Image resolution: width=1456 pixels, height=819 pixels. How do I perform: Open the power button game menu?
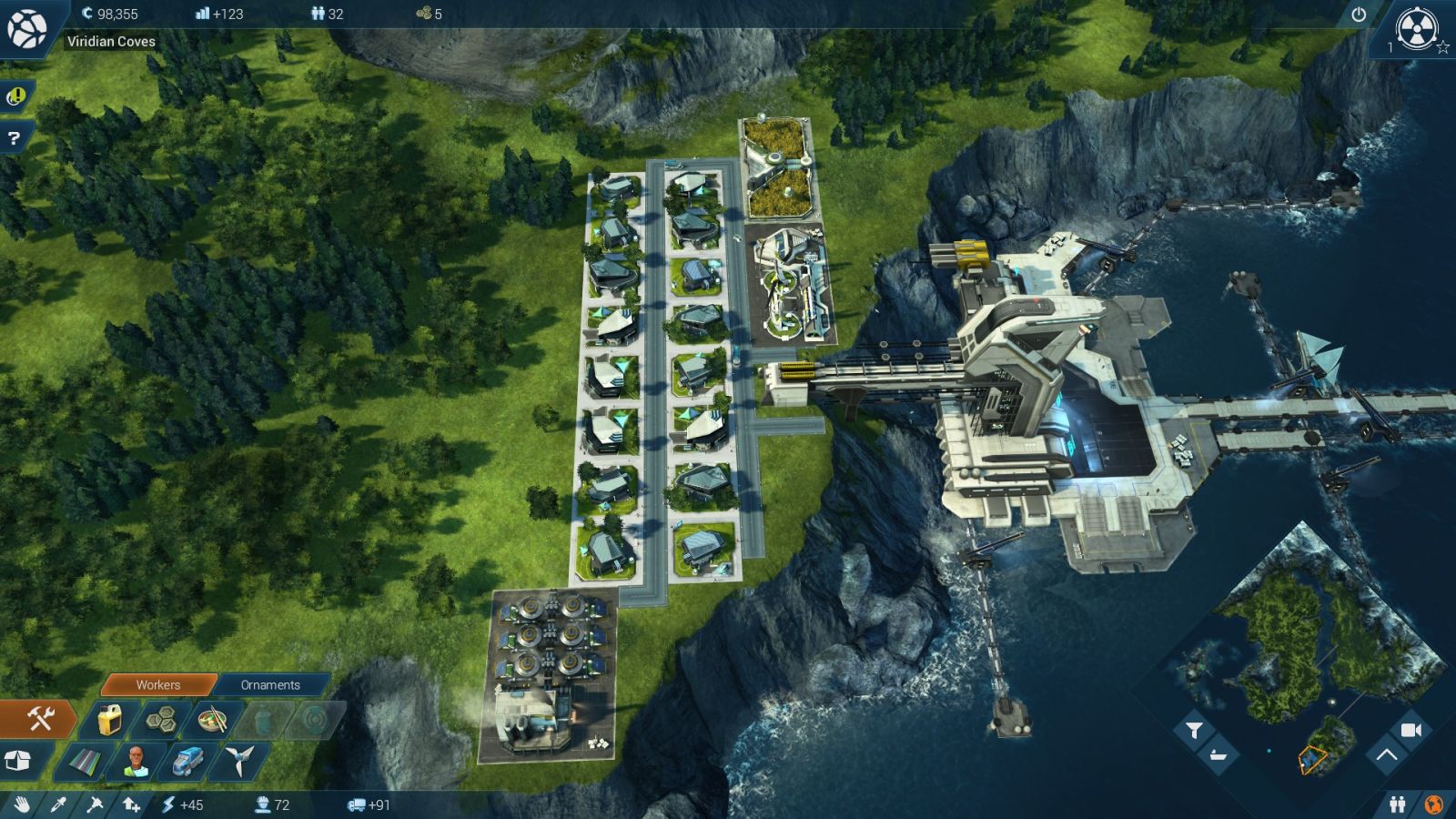pos(1359,15)
